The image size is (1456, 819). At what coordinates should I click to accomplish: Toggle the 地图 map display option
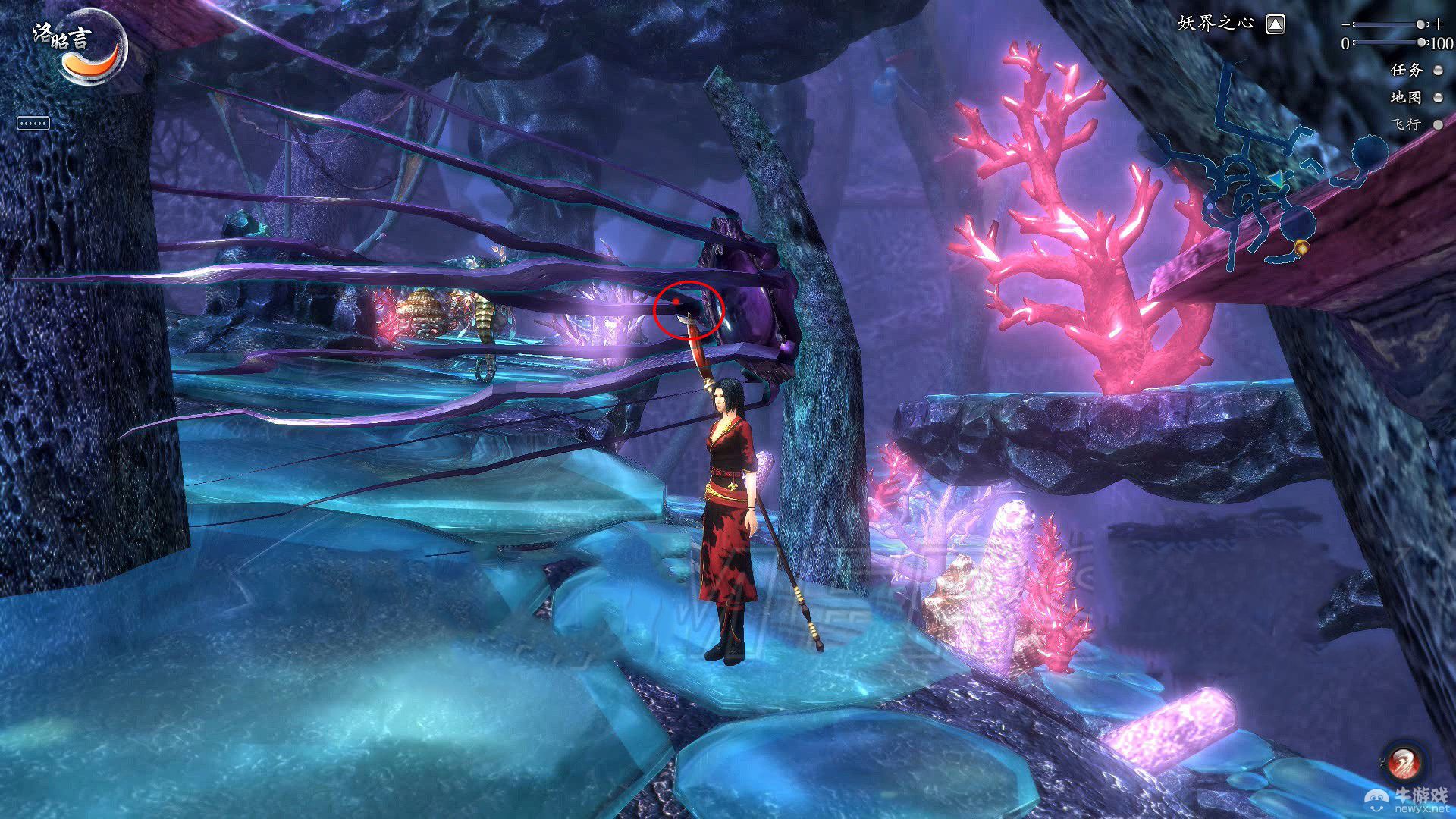pyautogui.click(x=1438, y=98)
